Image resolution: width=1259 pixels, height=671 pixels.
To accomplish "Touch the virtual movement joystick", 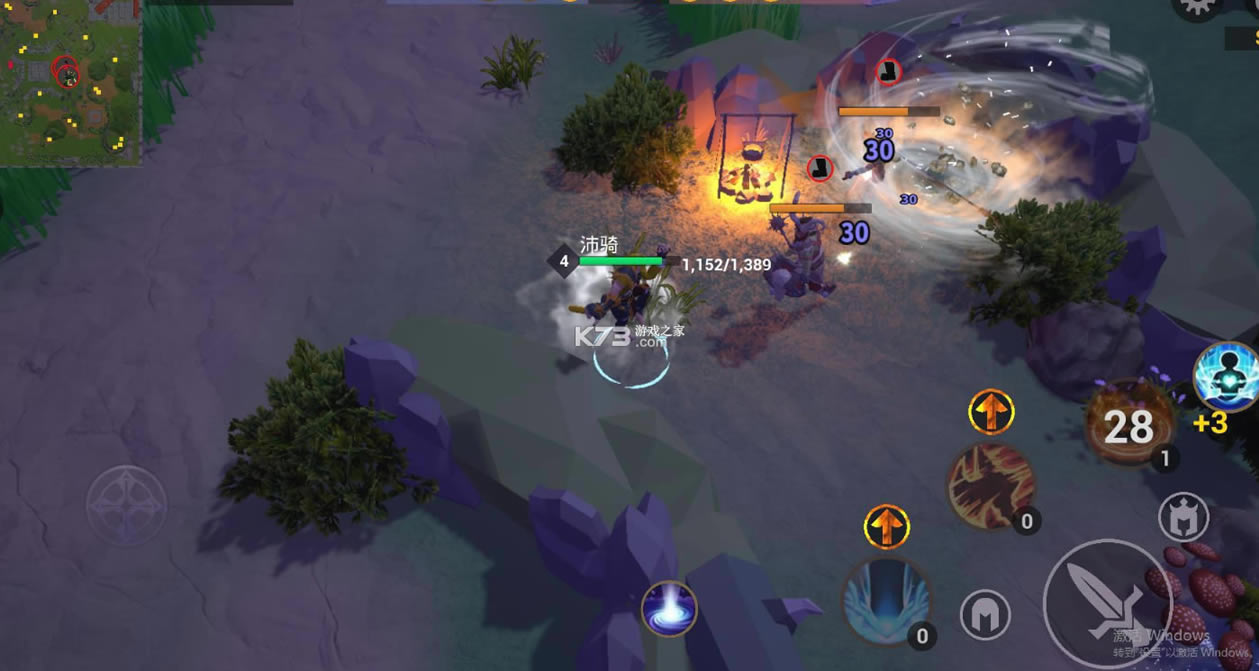I will coord(126,504).
